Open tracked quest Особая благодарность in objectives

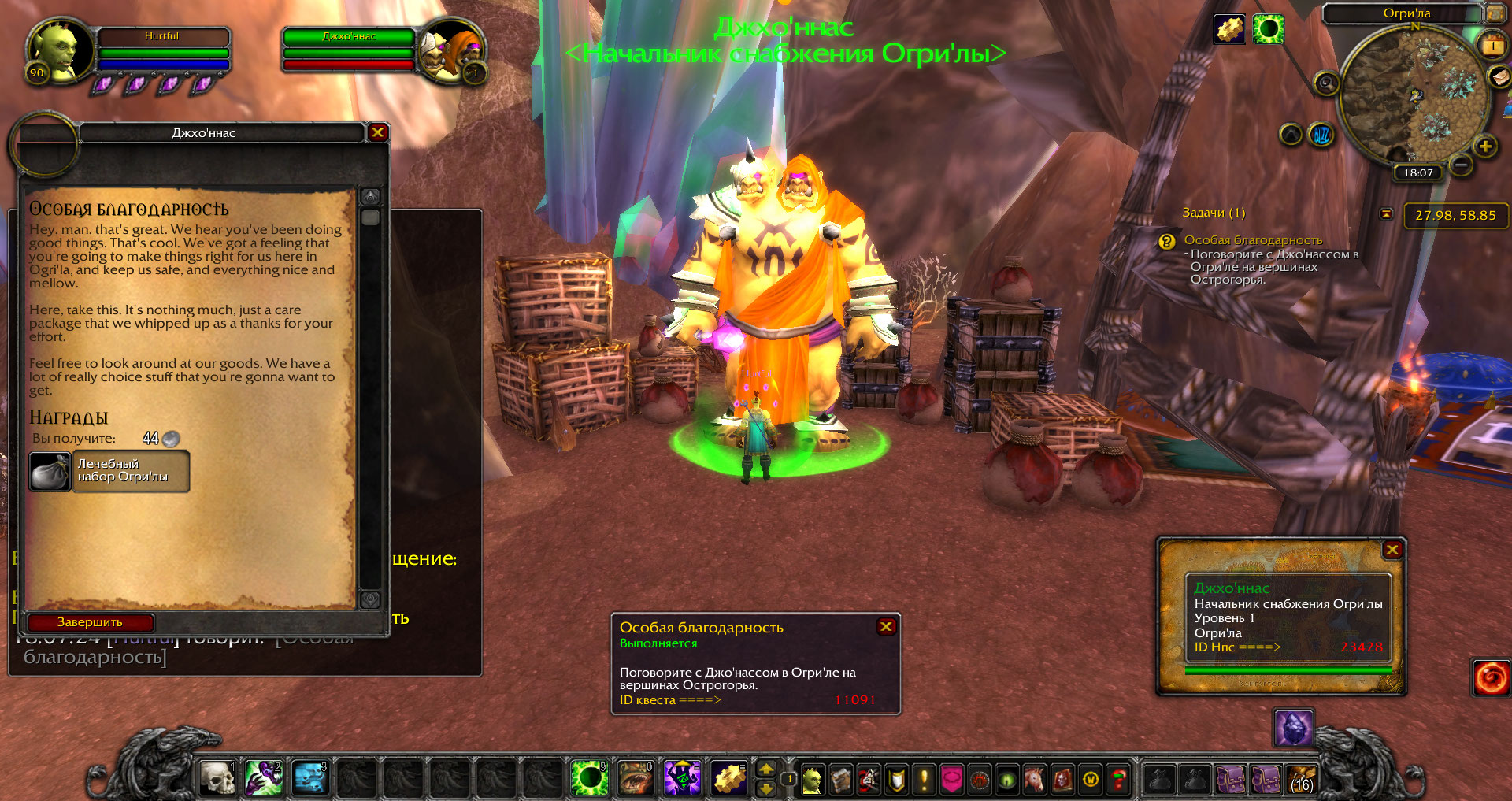pos(1252,240)
